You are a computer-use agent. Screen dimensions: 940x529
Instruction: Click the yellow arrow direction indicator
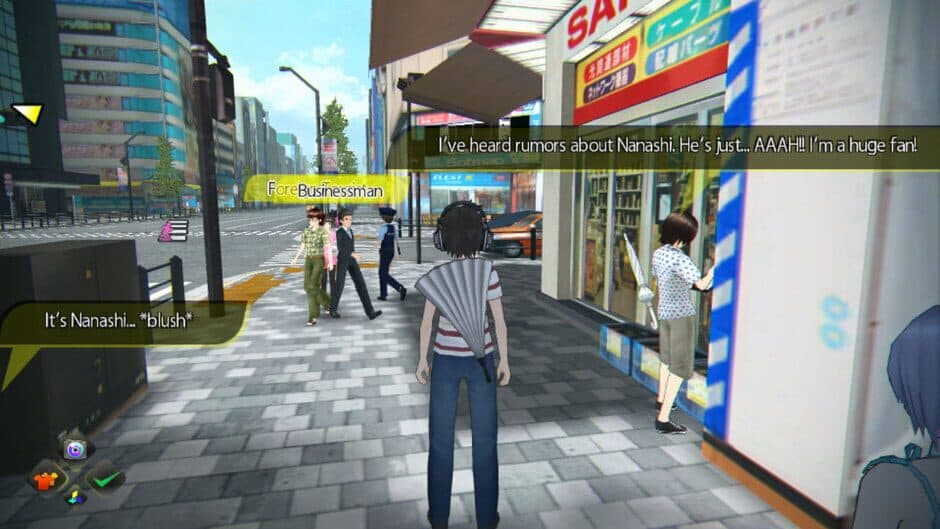coord(27,114)
